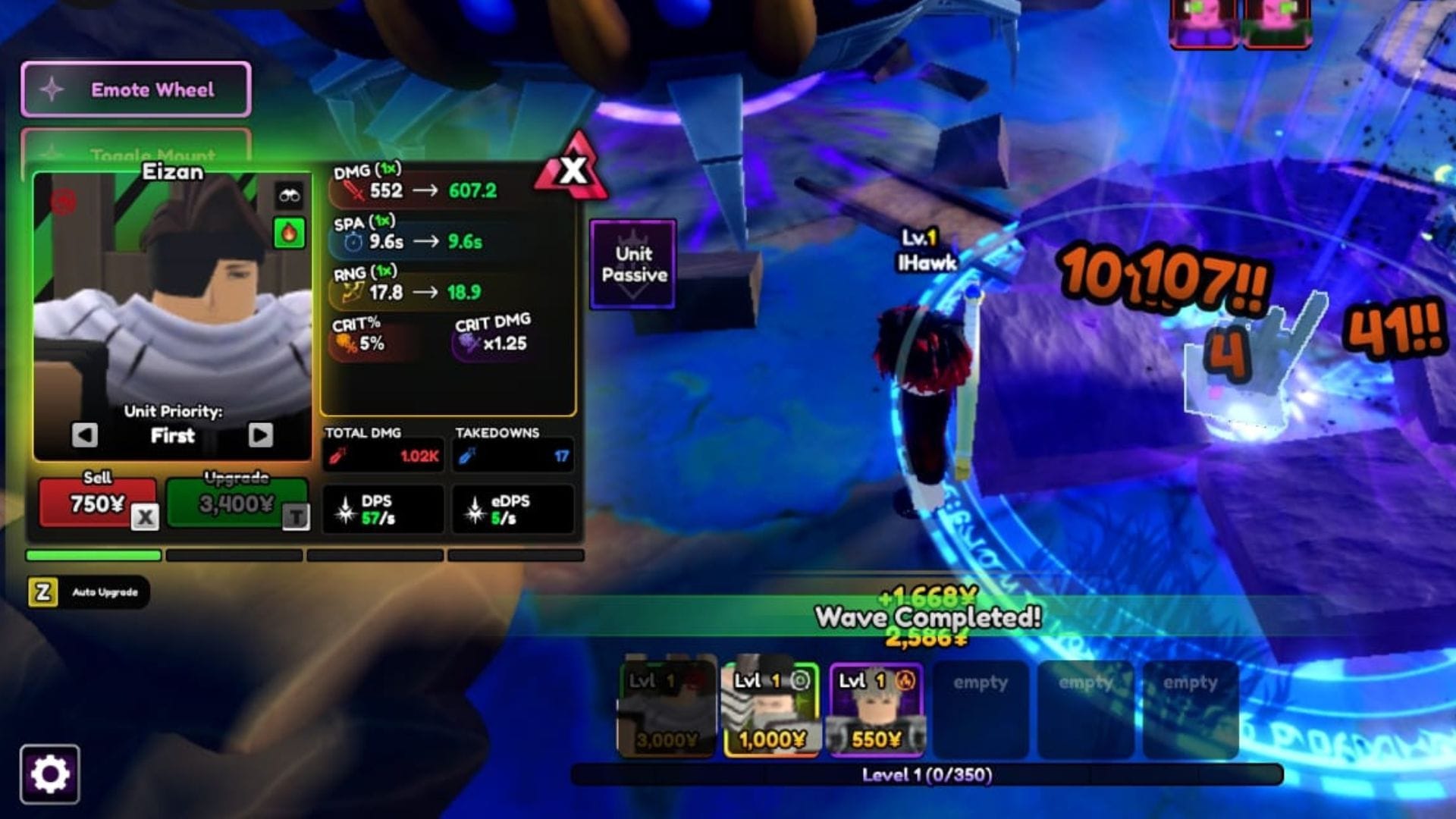
Task: Click the left arrow to change Unit Priority
Action: pos(86,435)
